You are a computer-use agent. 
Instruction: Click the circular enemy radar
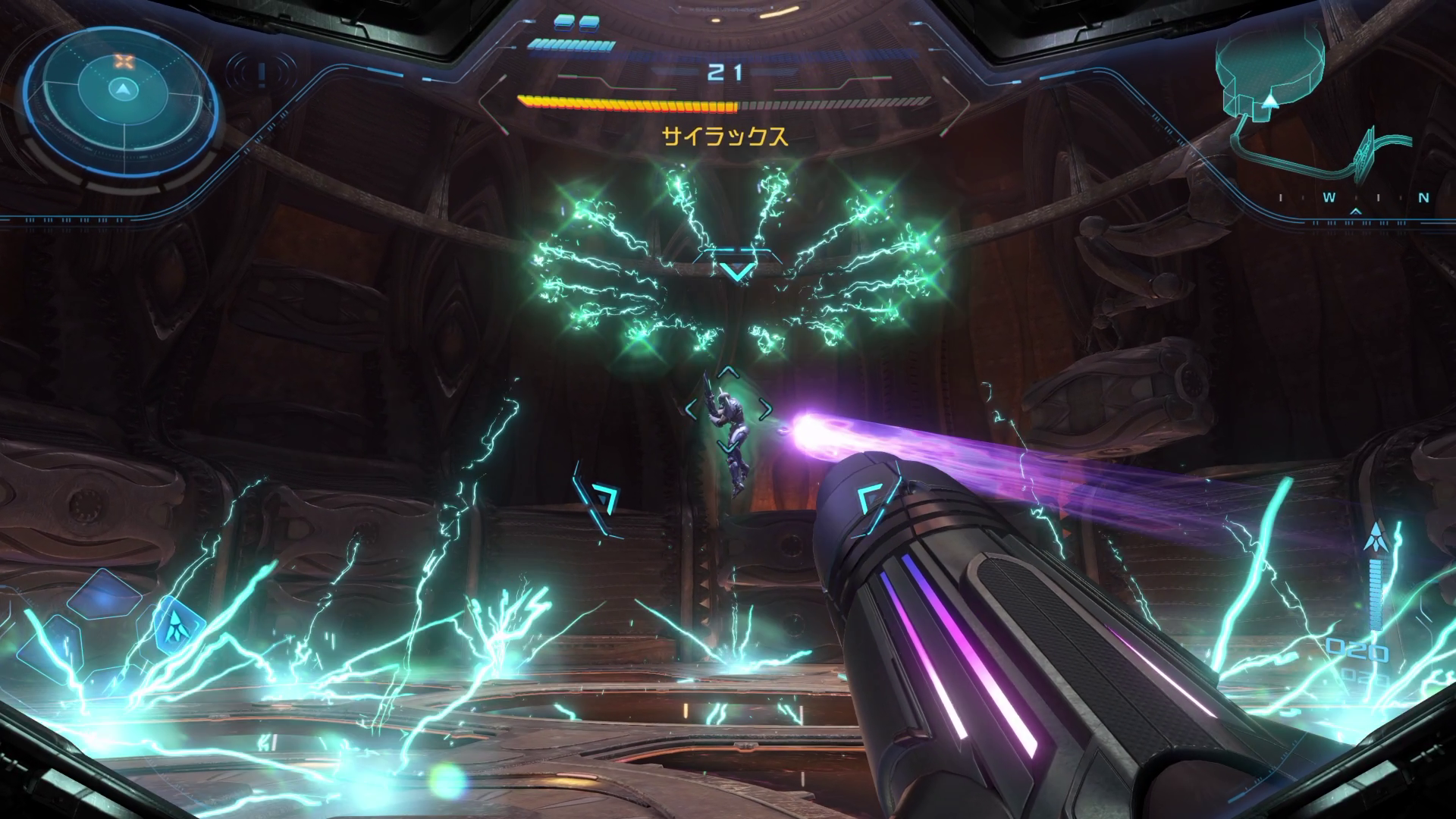[x=121, y=91]
